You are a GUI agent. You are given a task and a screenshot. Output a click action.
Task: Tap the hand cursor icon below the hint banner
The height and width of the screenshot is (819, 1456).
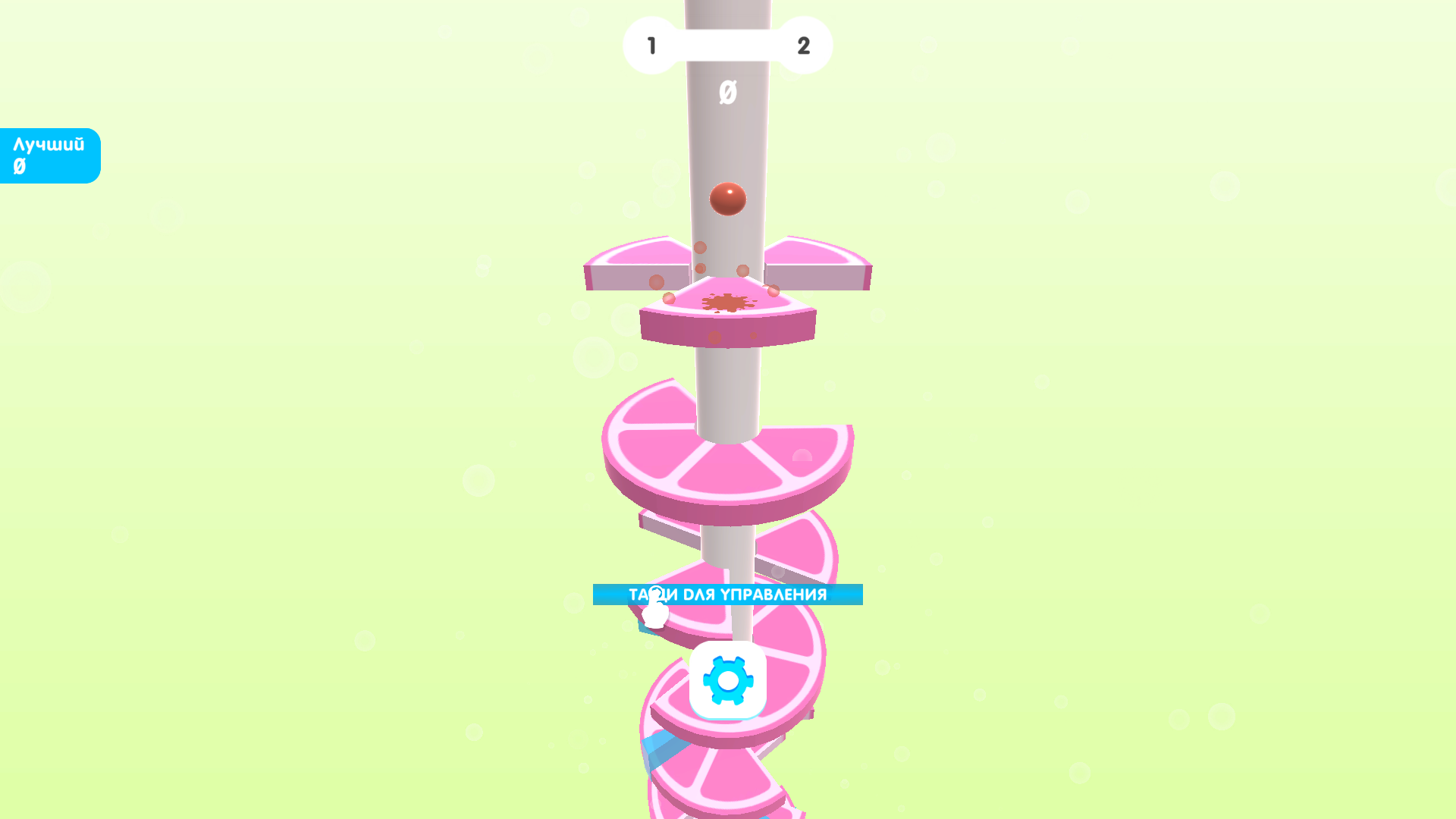point(654,616)
